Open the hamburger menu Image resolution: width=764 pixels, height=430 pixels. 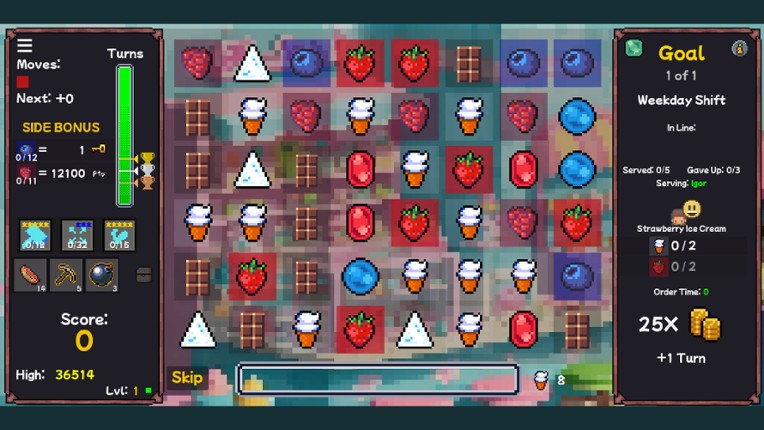pos(25,45)
